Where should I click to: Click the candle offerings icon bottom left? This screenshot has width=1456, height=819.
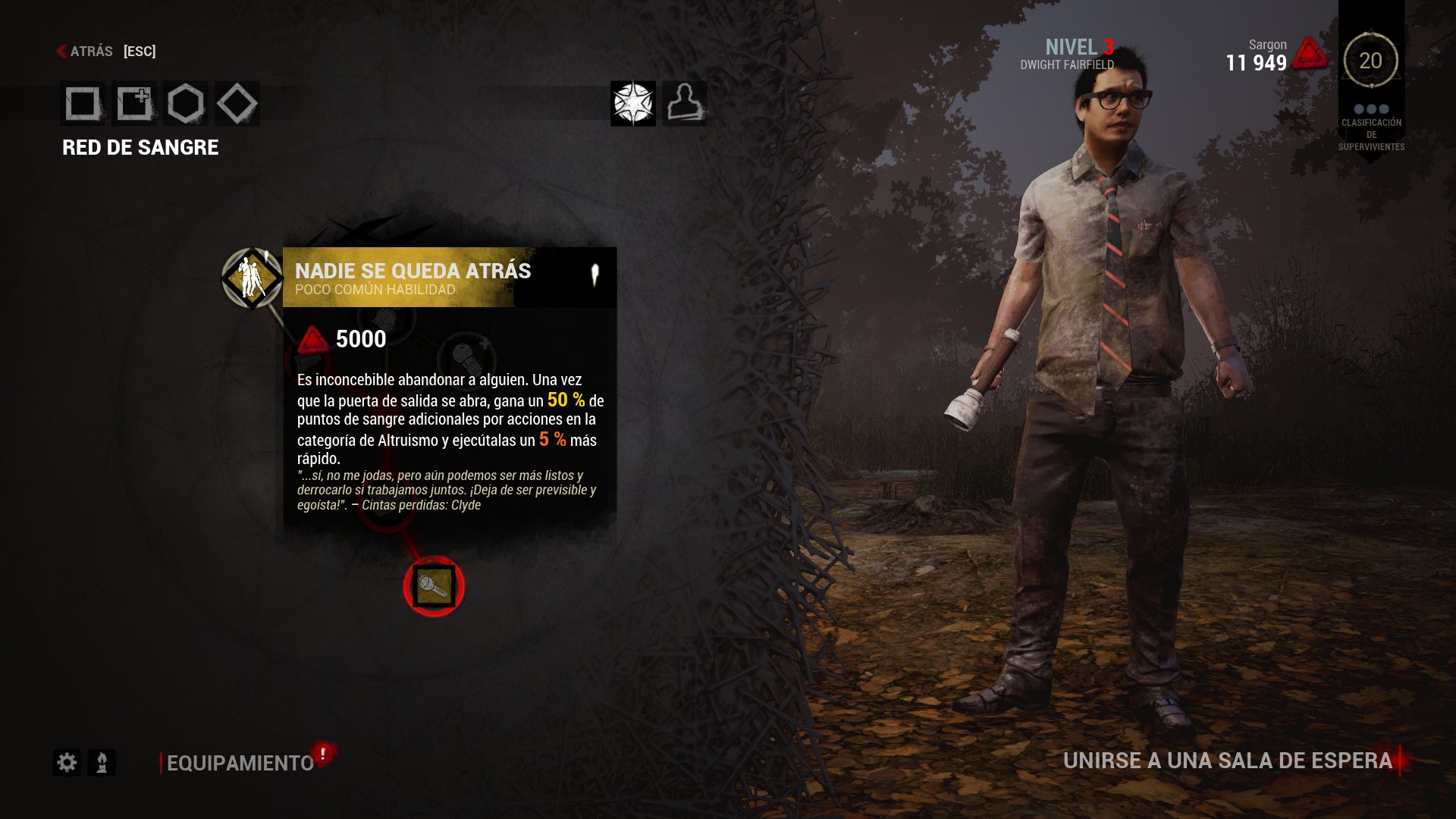pos(102,761)
